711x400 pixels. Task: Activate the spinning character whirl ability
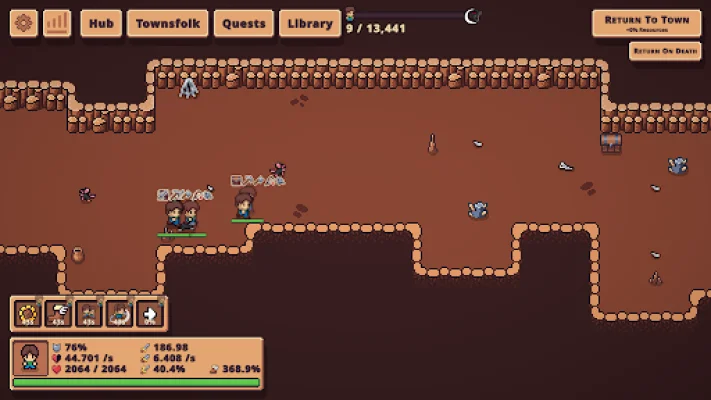[120, 314]
